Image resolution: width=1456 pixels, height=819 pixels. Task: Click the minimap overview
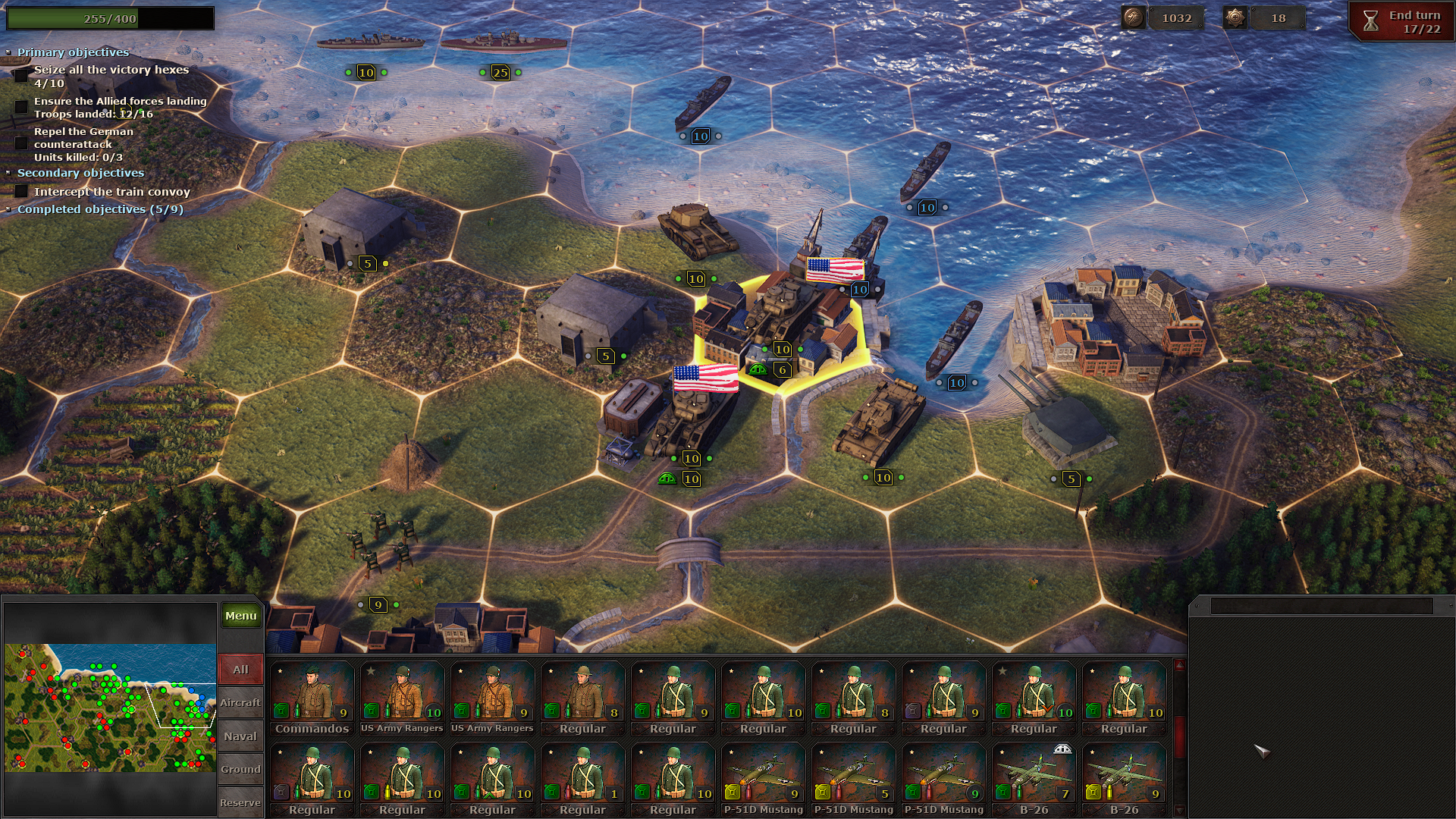tap(110, 708)
